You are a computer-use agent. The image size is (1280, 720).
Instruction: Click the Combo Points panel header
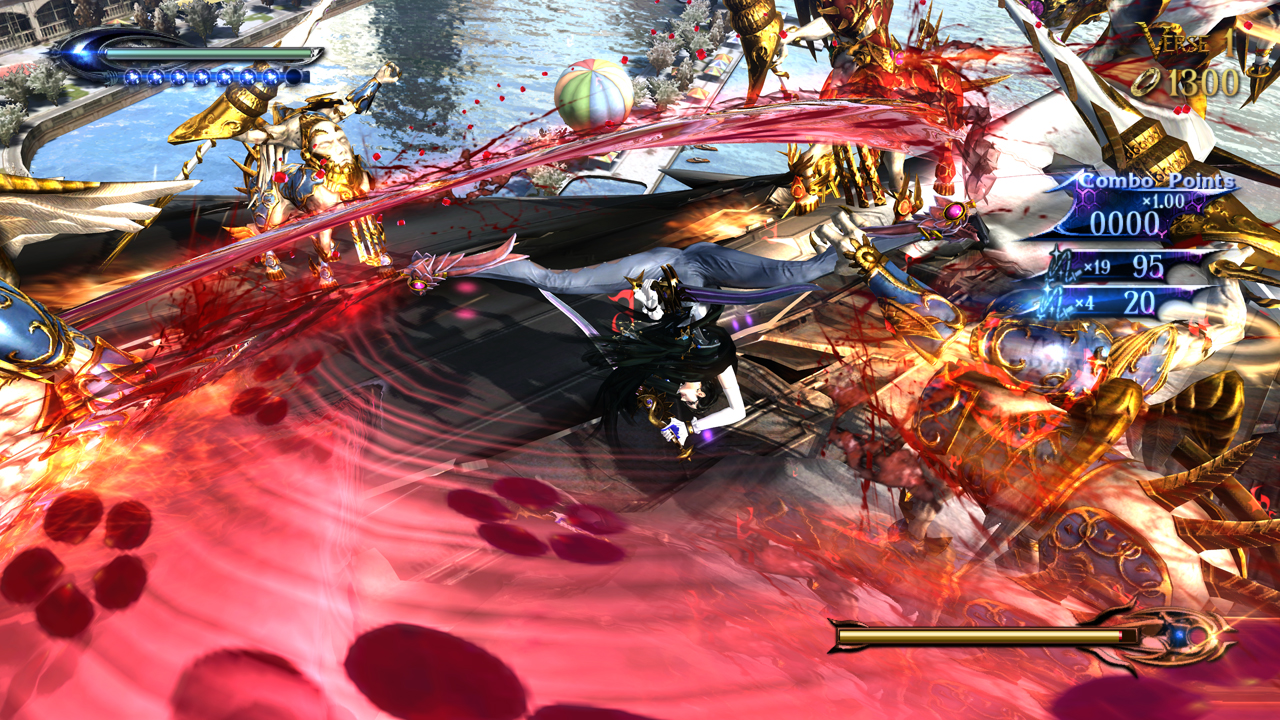1156,182
